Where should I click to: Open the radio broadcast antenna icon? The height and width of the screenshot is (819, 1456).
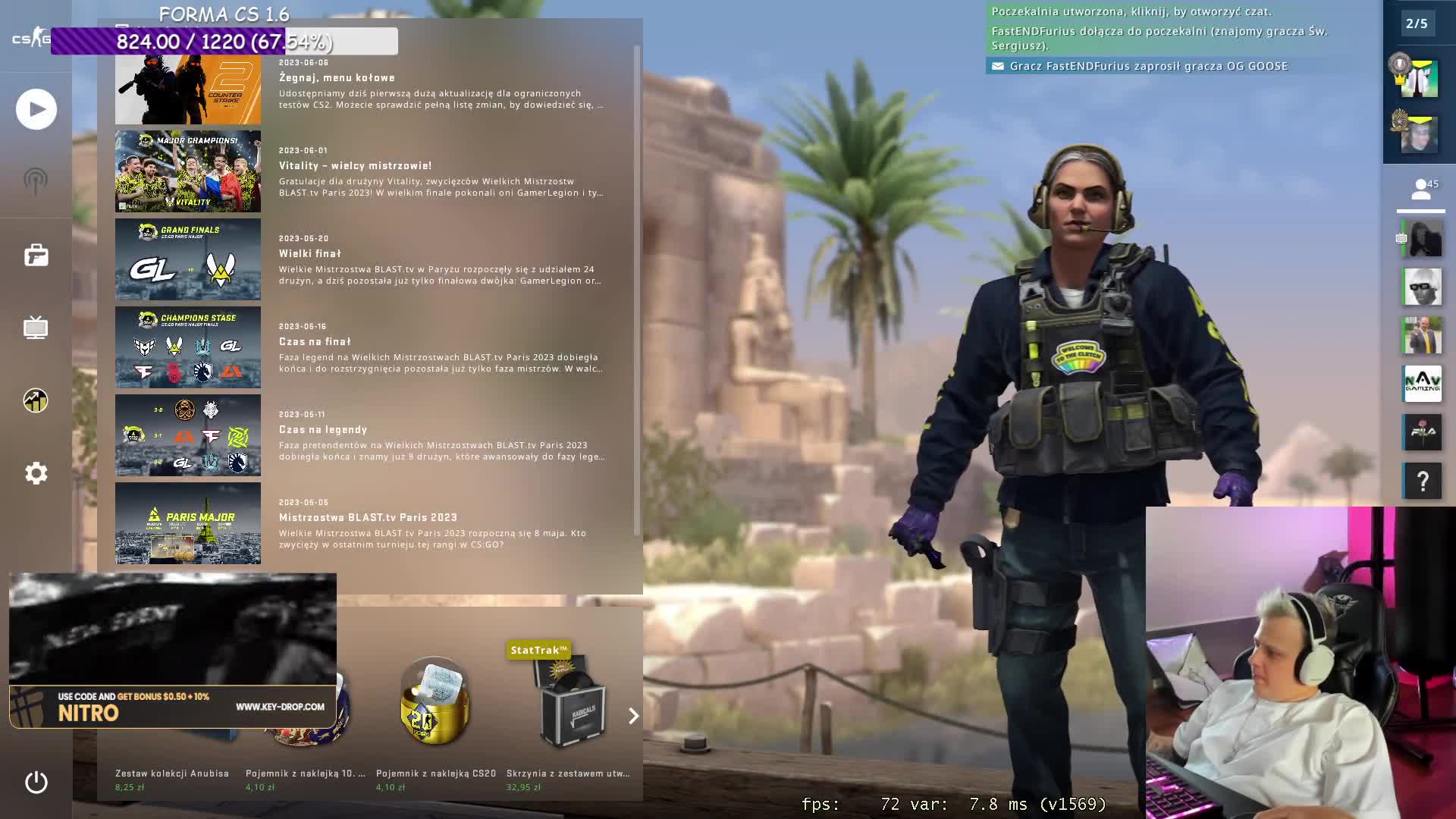coord(36,182)
